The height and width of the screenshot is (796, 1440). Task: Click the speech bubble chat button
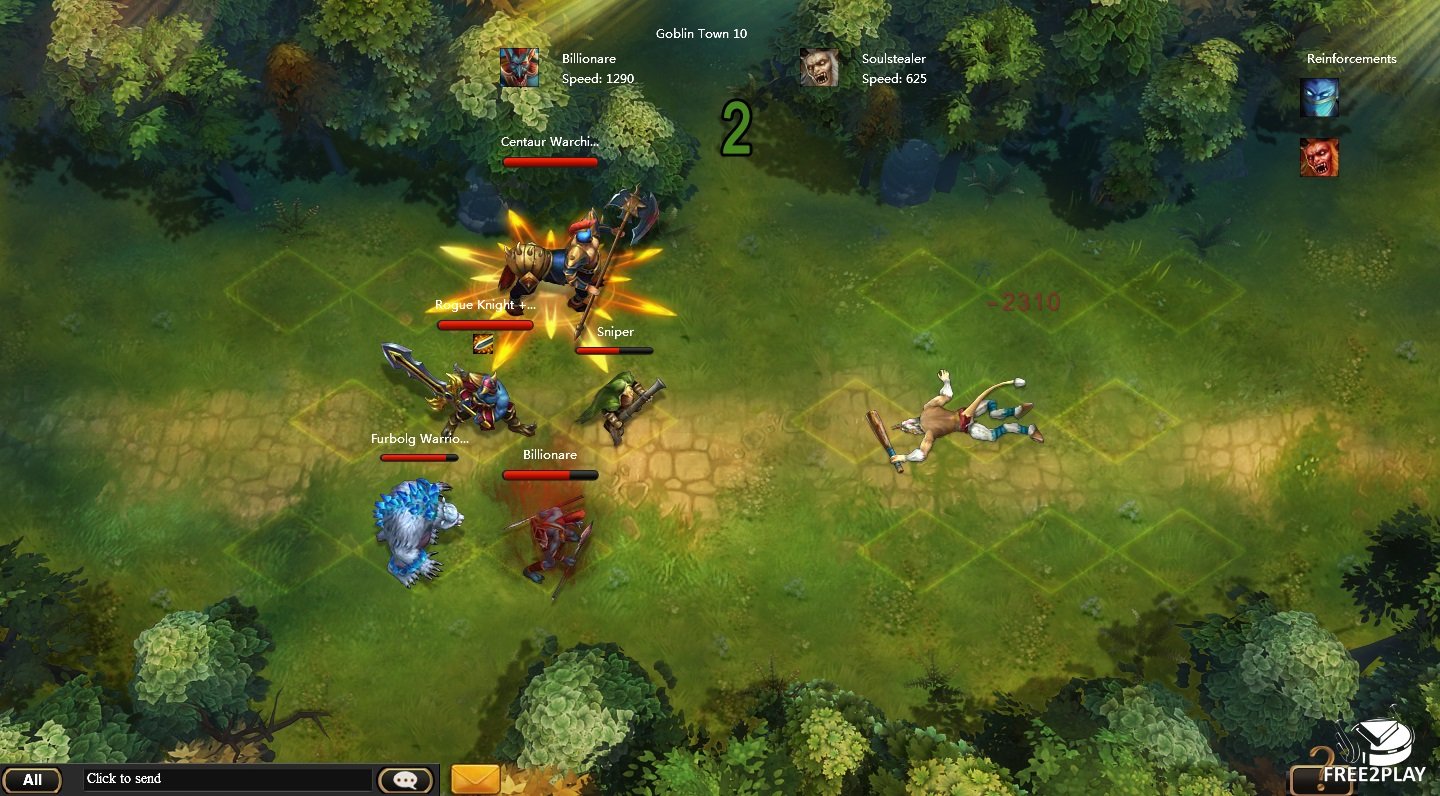[x=405, y=780]
